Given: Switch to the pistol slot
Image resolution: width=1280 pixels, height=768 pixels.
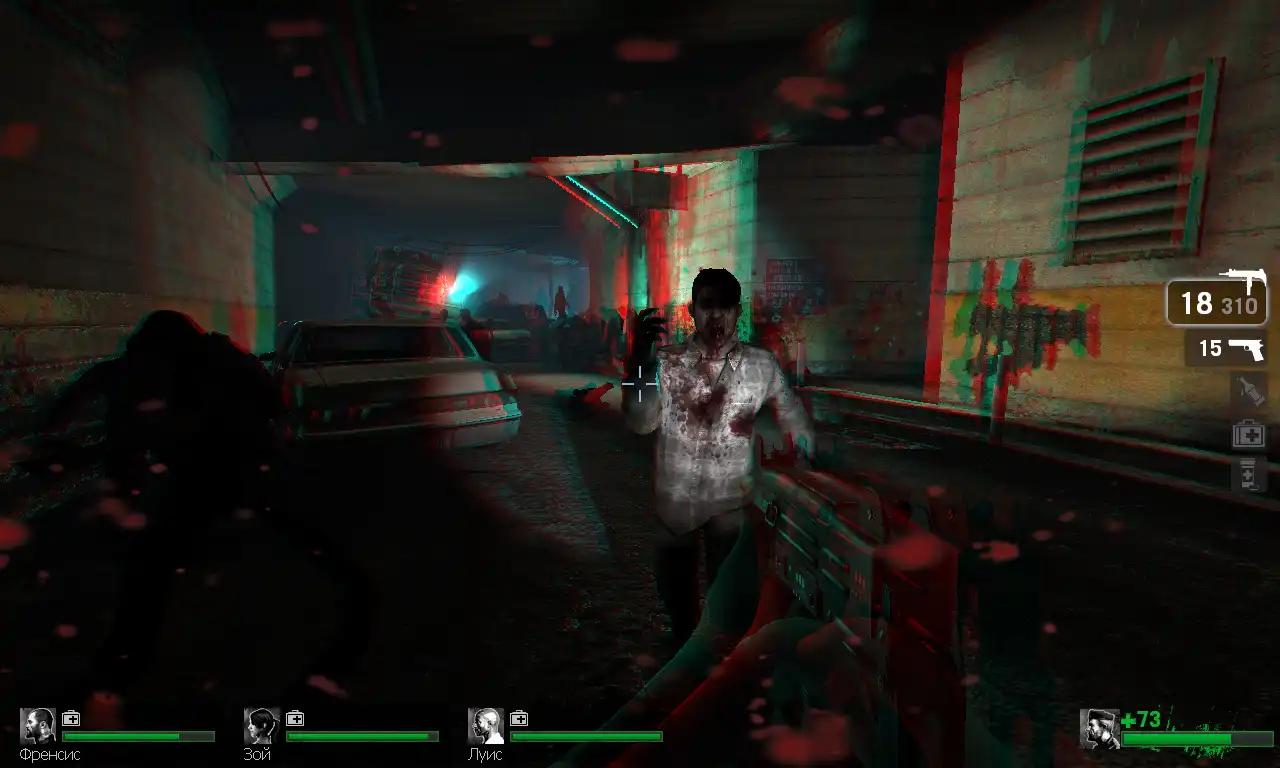Looking at the screenshot, I should [x=1226, y=348].
